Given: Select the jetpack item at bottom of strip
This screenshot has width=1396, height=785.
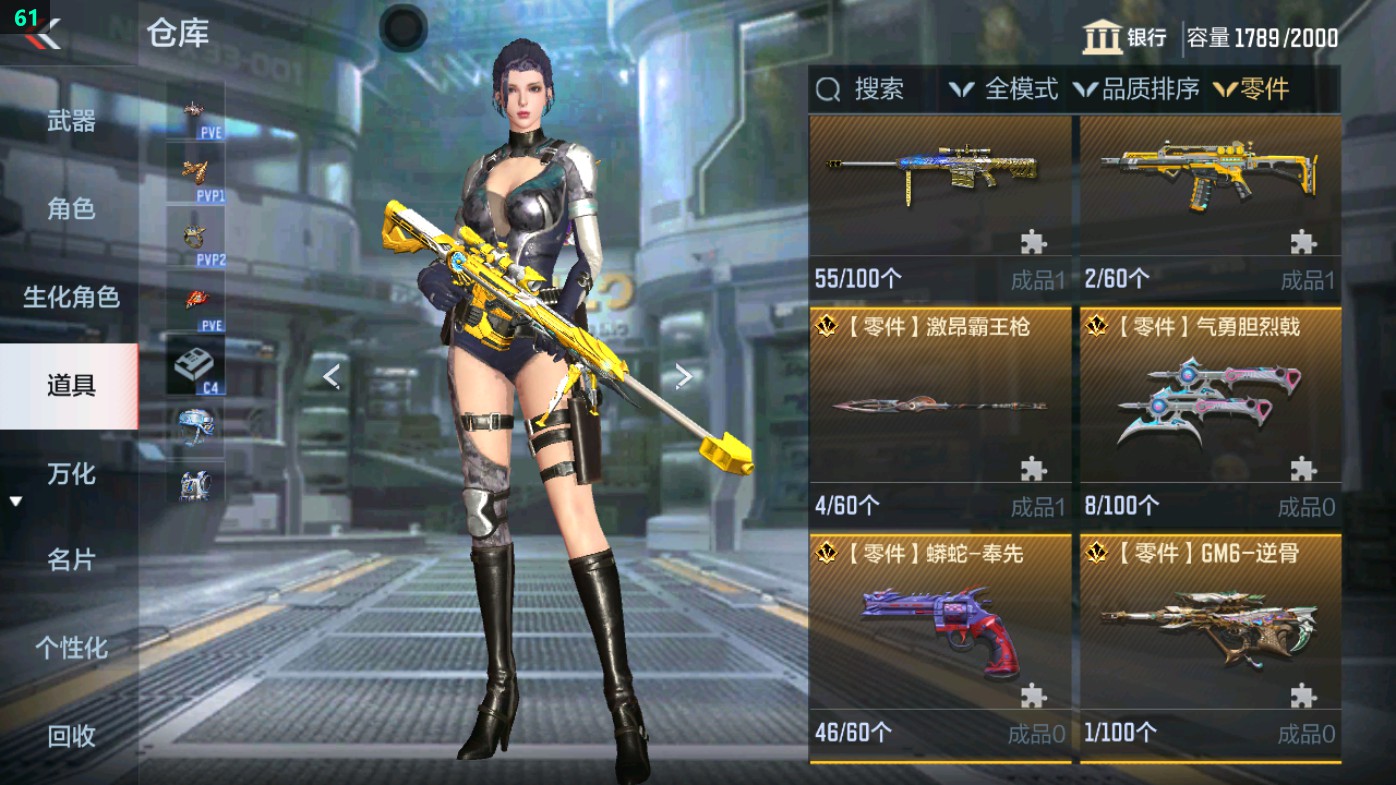Looking at the screenshot, I should click(197, 483).
